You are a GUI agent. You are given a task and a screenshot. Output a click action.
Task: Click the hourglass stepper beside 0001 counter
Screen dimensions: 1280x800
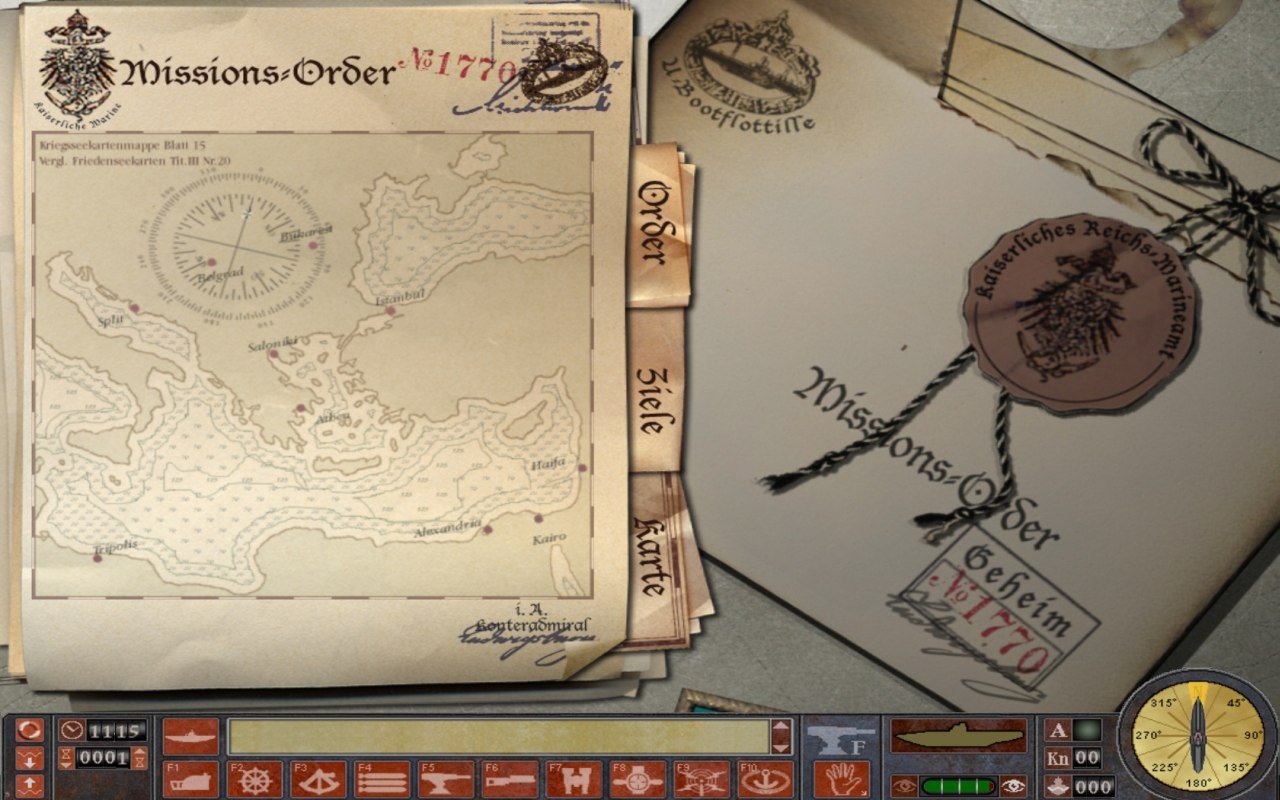pyautogui.click(x=68, y=758)
